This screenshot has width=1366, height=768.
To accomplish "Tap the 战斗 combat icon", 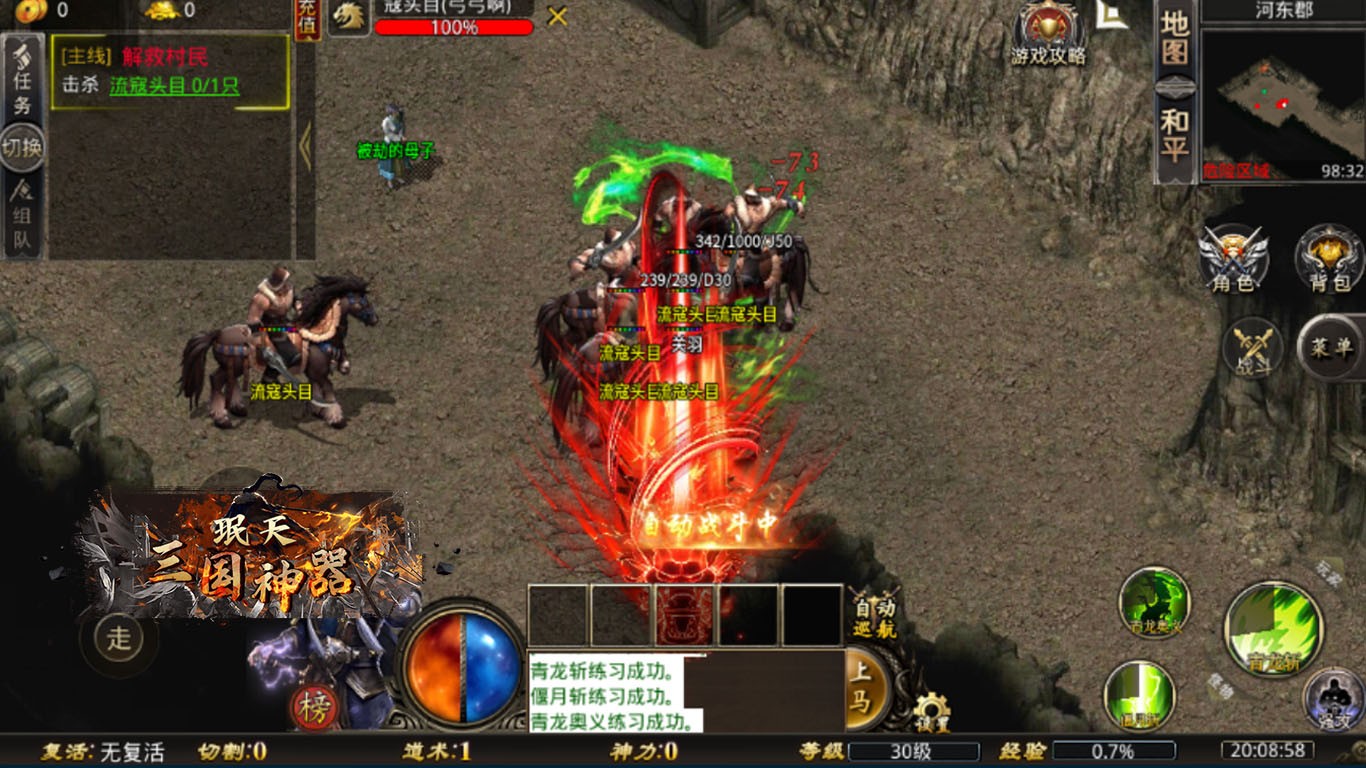I will [x=1252, y=347].
